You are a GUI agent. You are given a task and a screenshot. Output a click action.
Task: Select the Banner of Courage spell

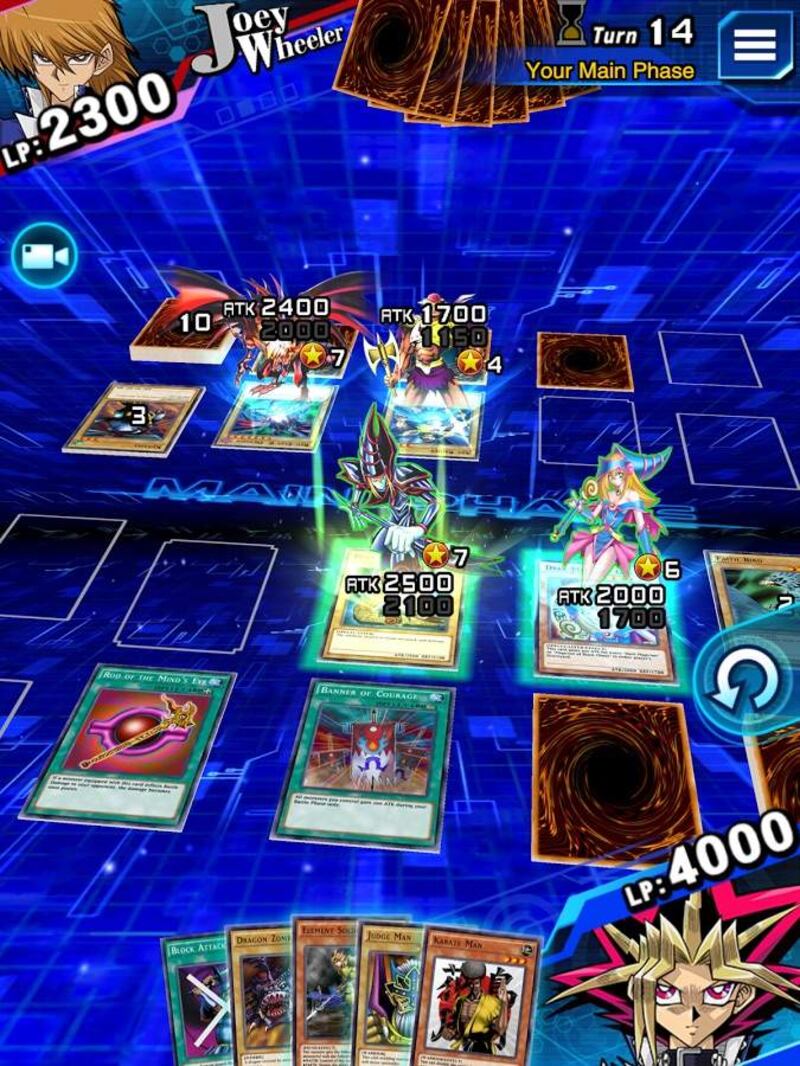coord(364,761)
